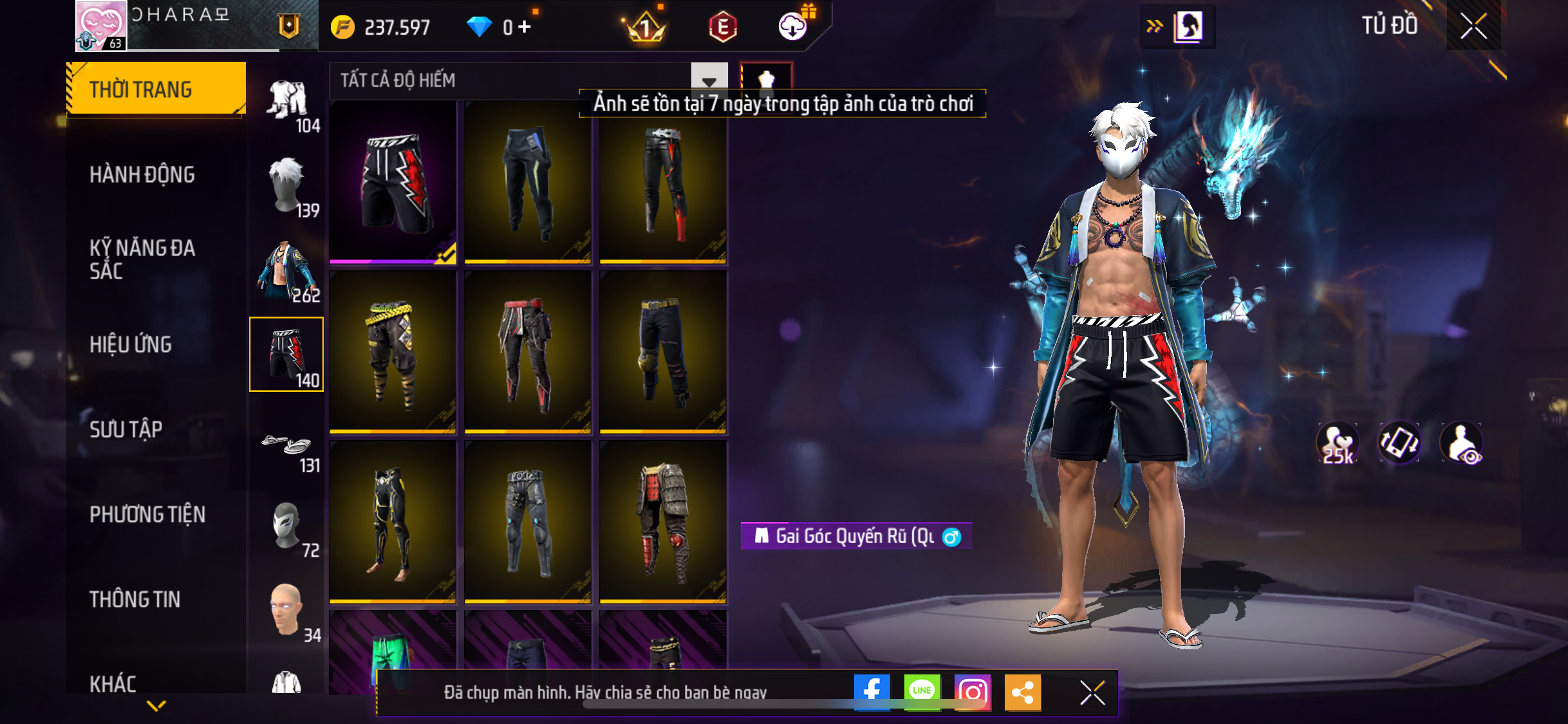Switch to PHƯƠNG TIỆN tab
1568x724 pixels.
click(x=147, y=514)
